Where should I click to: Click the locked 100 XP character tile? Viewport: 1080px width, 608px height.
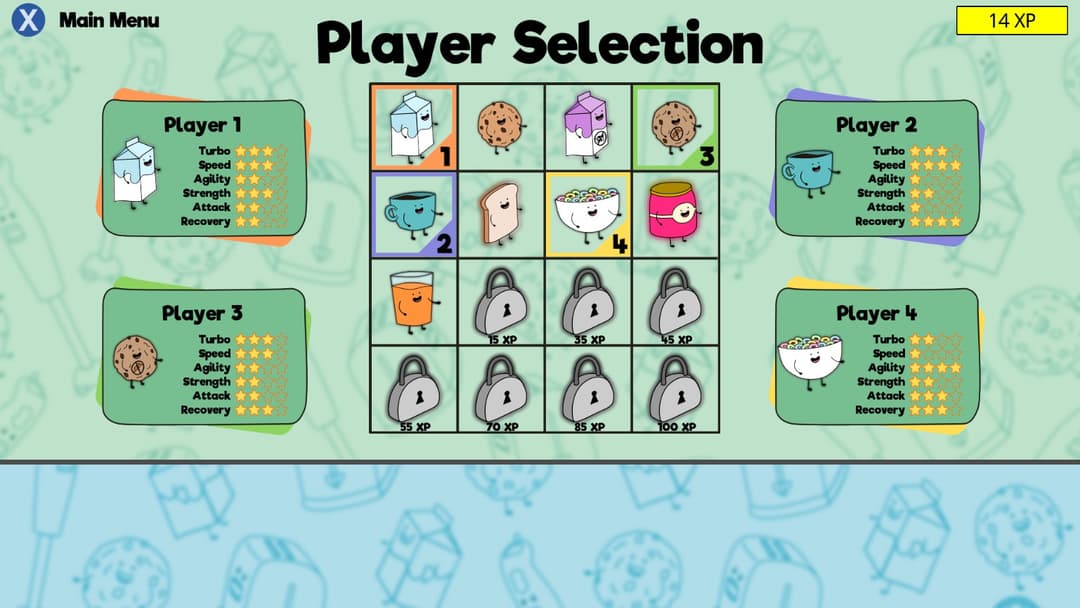click(675, 388)
